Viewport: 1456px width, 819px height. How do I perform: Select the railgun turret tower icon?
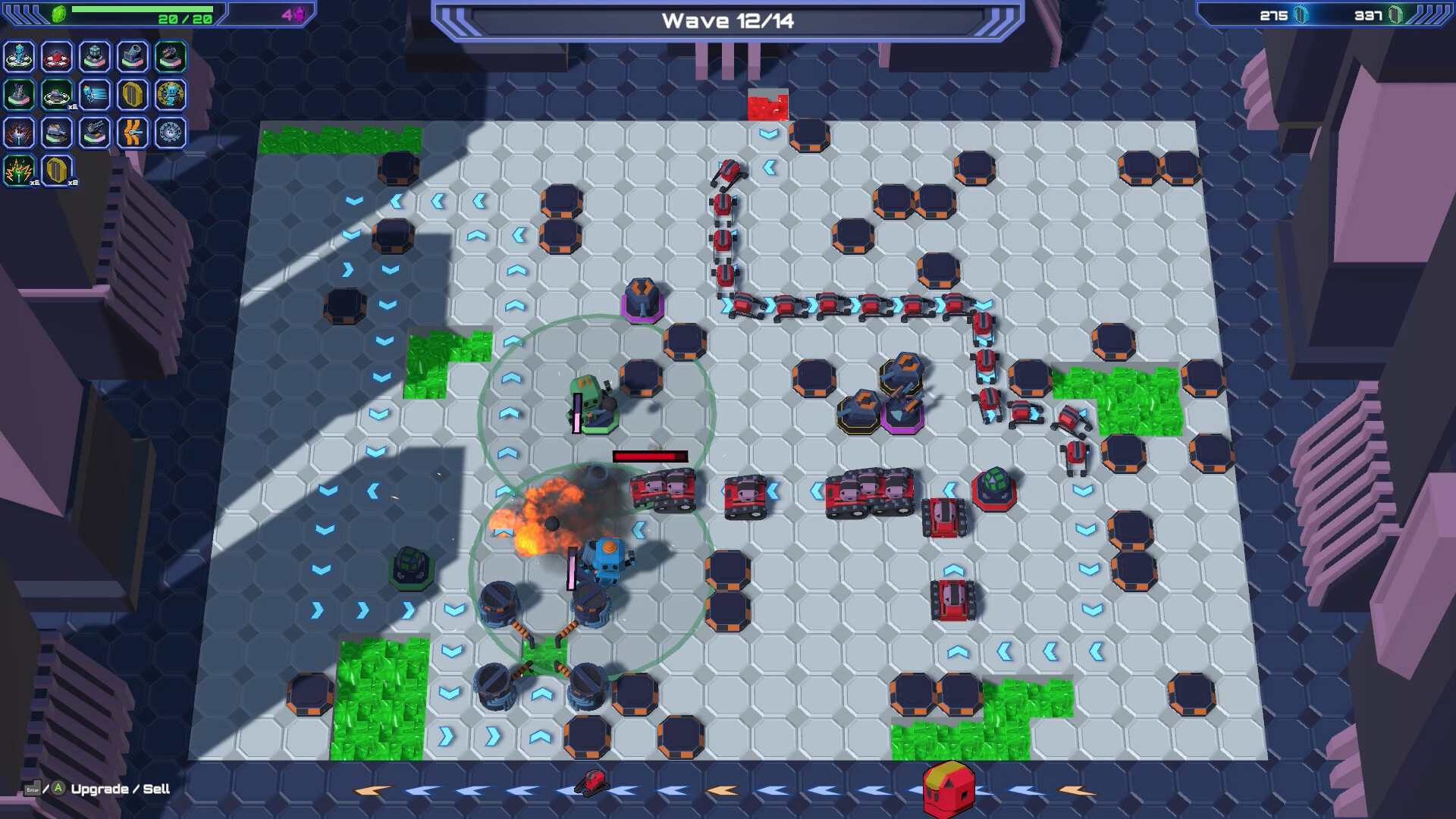93,133
